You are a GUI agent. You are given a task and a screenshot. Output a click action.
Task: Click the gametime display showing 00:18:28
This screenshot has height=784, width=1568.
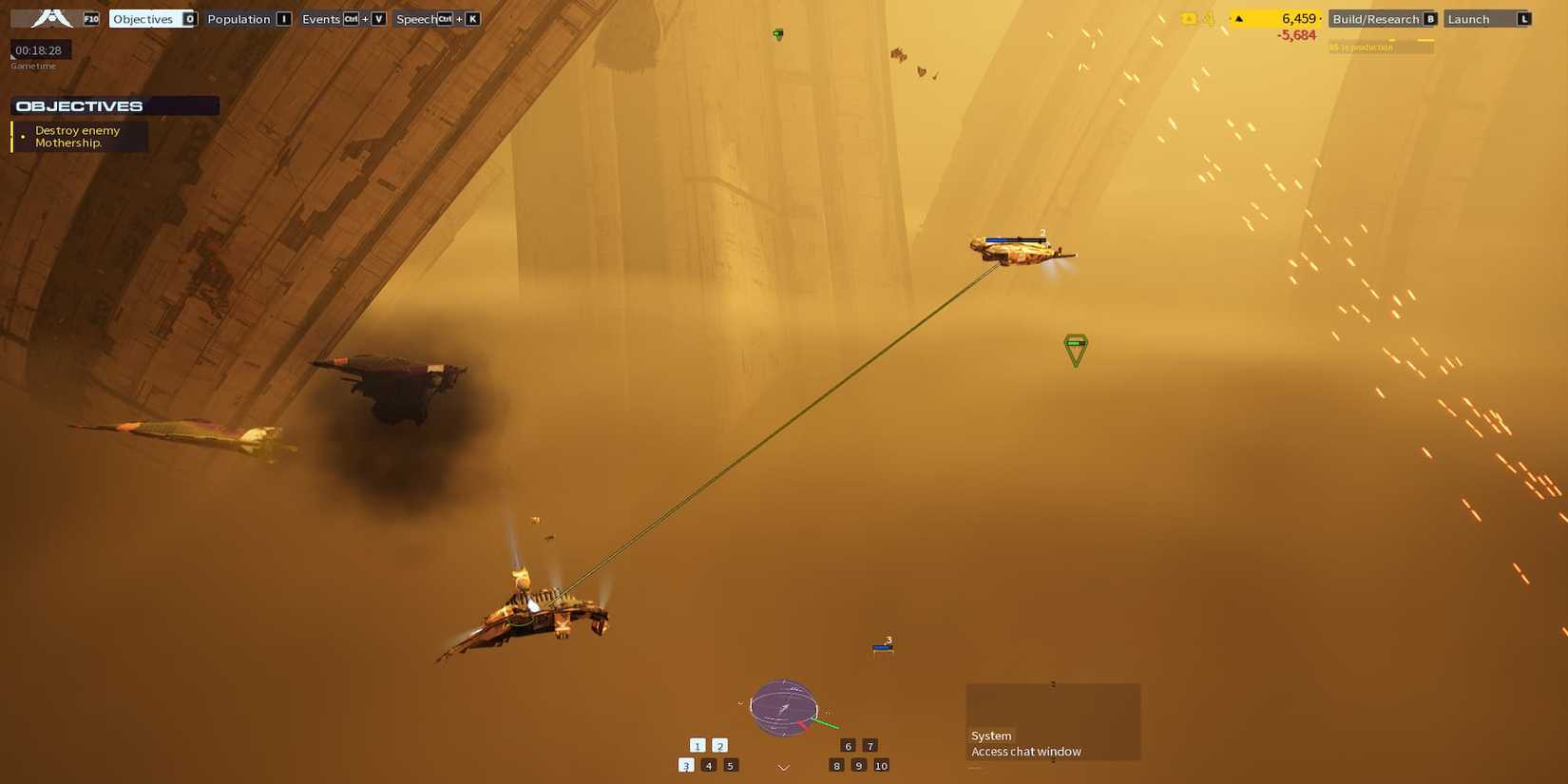(x=39, y=49)
